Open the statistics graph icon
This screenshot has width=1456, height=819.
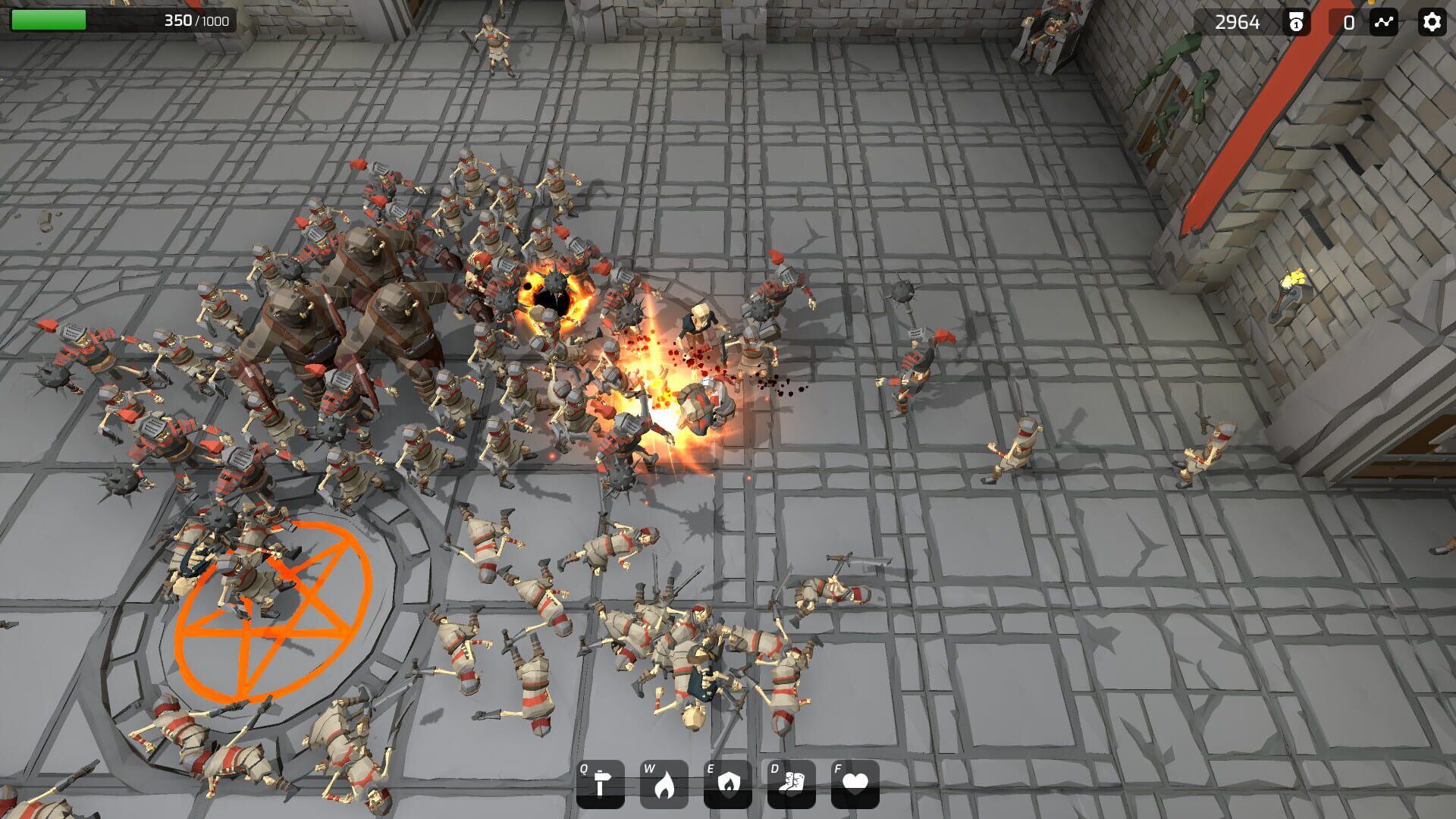1385,23
